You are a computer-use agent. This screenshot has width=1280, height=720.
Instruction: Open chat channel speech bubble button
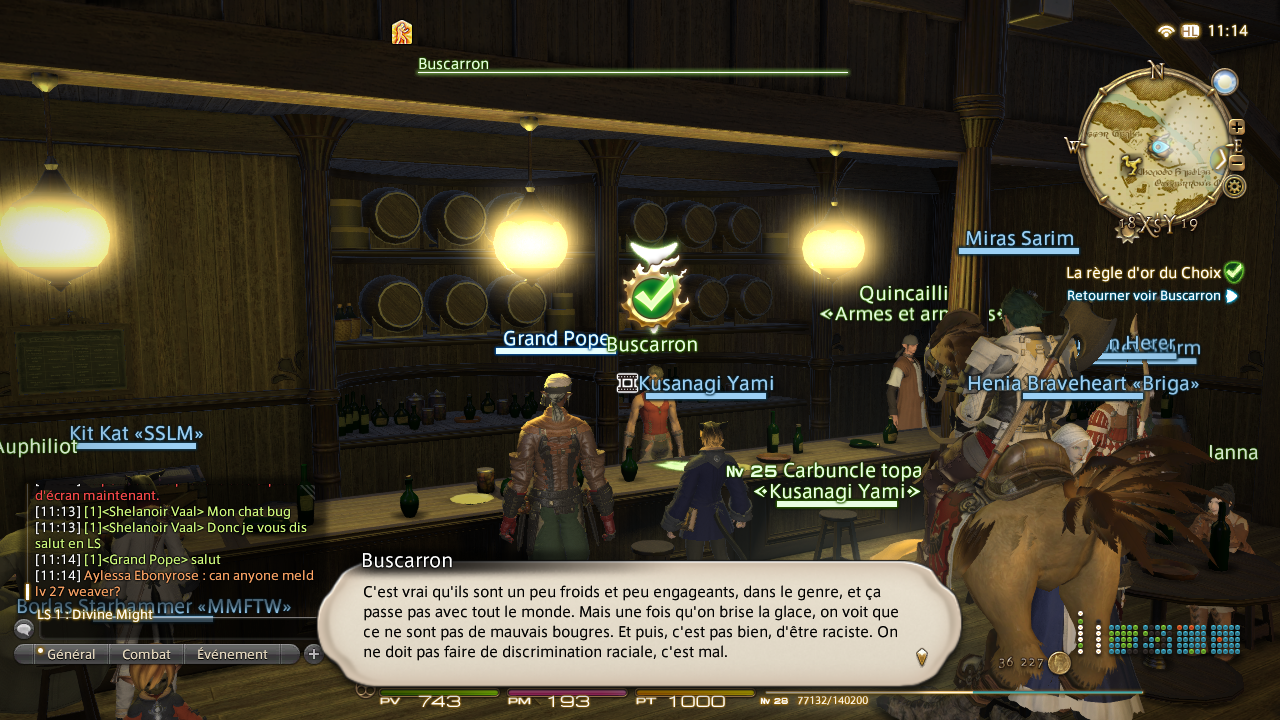coord(23,629)
